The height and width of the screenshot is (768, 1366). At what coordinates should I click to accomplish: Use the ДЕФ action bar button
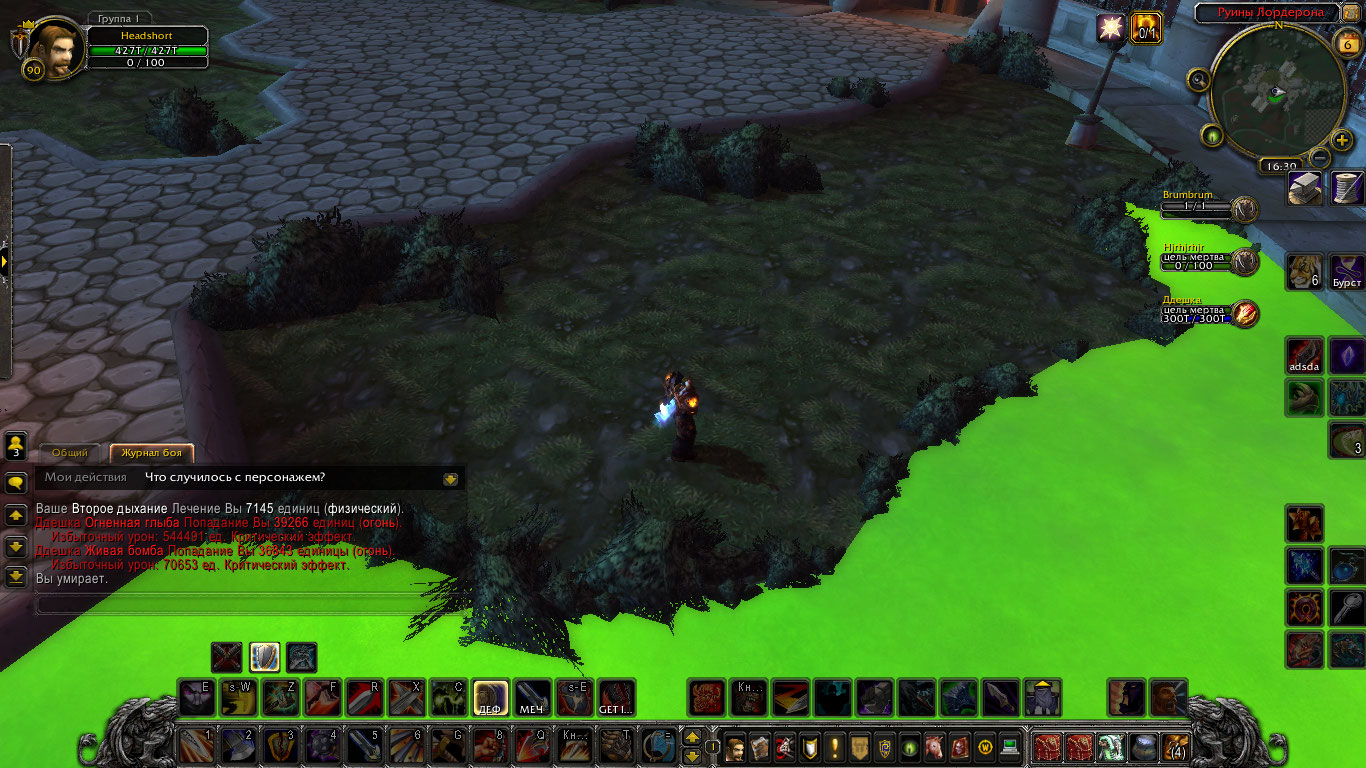pos(490,697)
